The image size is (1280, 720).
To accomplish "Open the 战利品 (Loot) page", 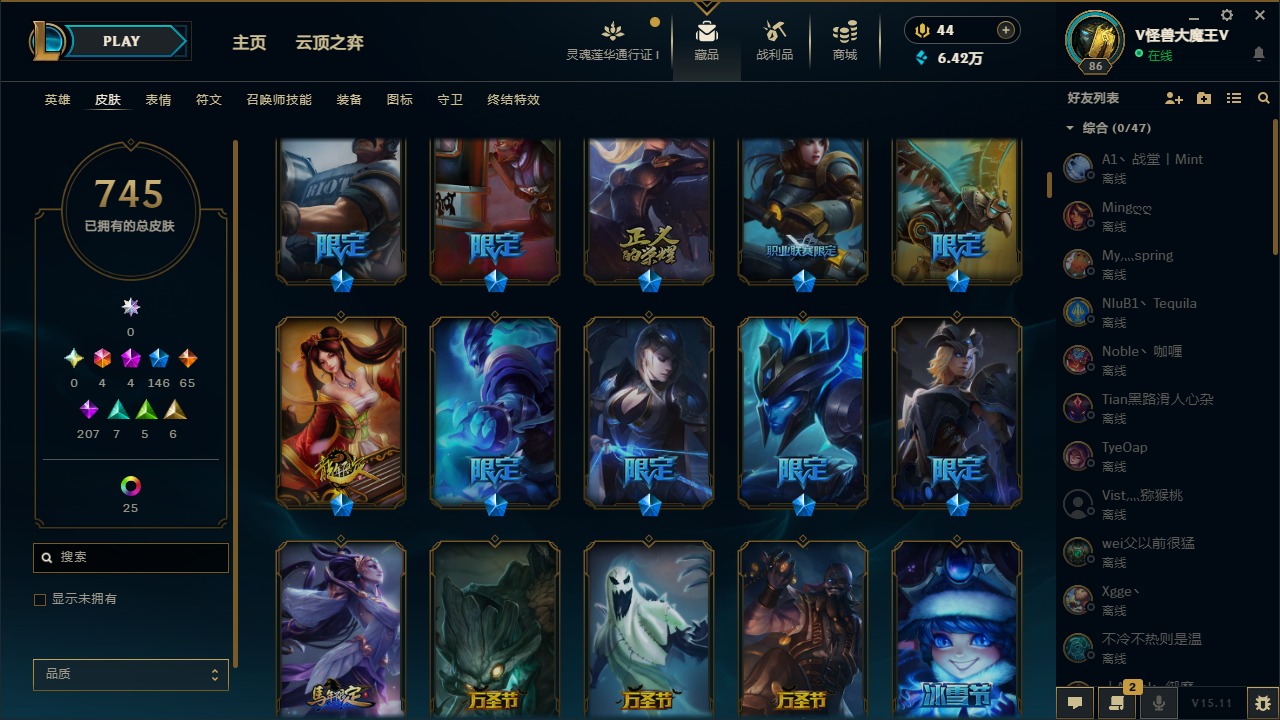I will pyautogui.click(x=775, y=40).
